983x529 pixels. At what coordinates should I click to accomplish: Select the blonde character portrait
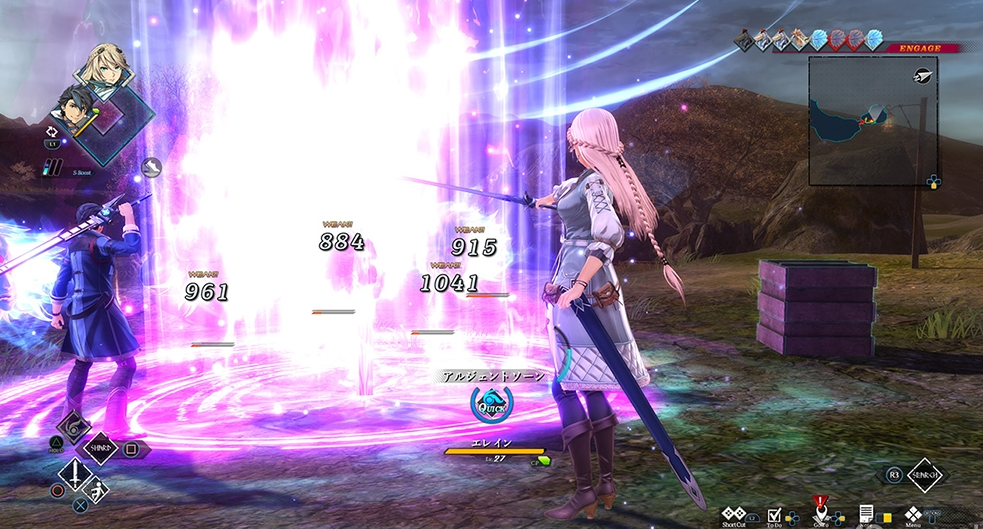(x=108, y=65)
